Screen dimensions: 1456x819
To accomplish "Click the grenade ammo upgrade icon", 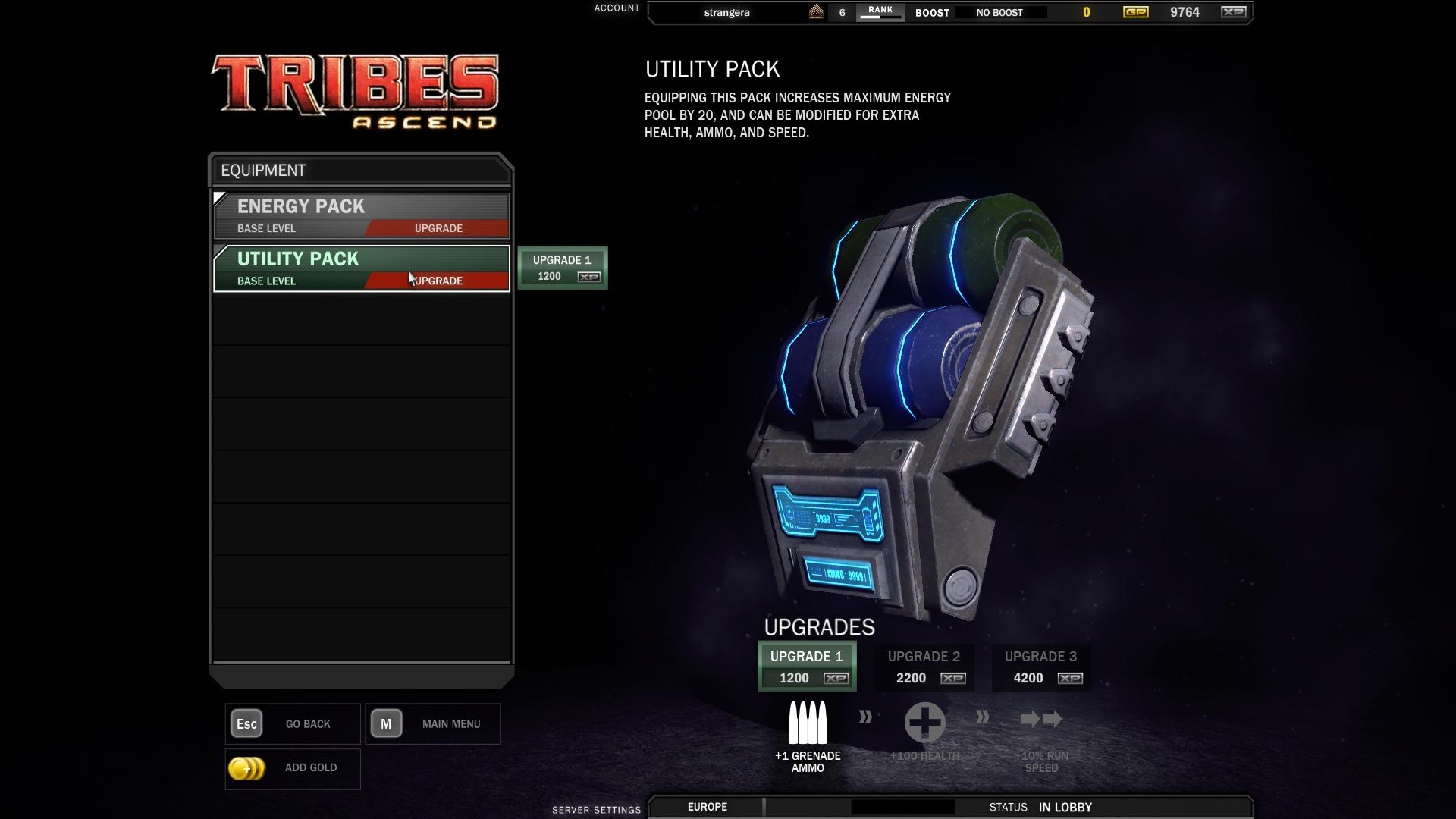I will click(x=808, y=722).
